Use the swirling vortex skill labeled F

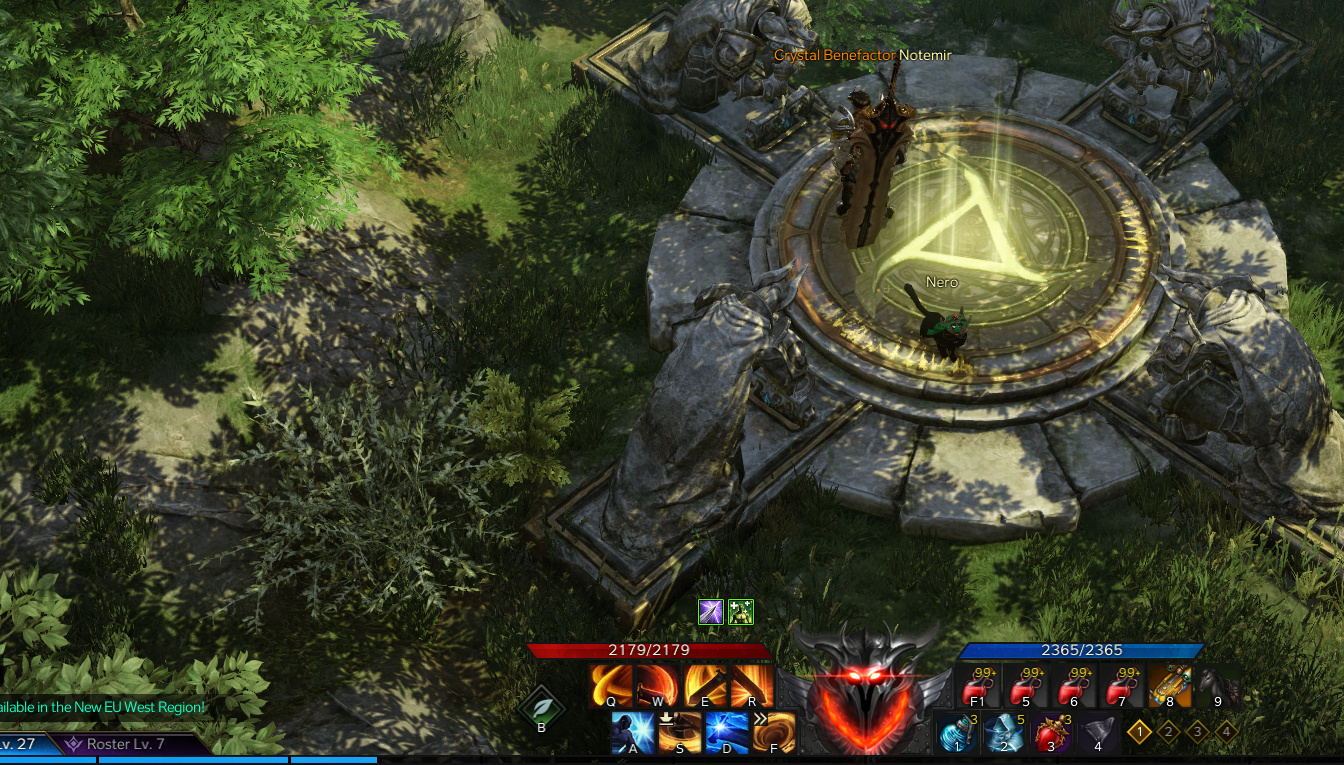[x=774, y=732]
